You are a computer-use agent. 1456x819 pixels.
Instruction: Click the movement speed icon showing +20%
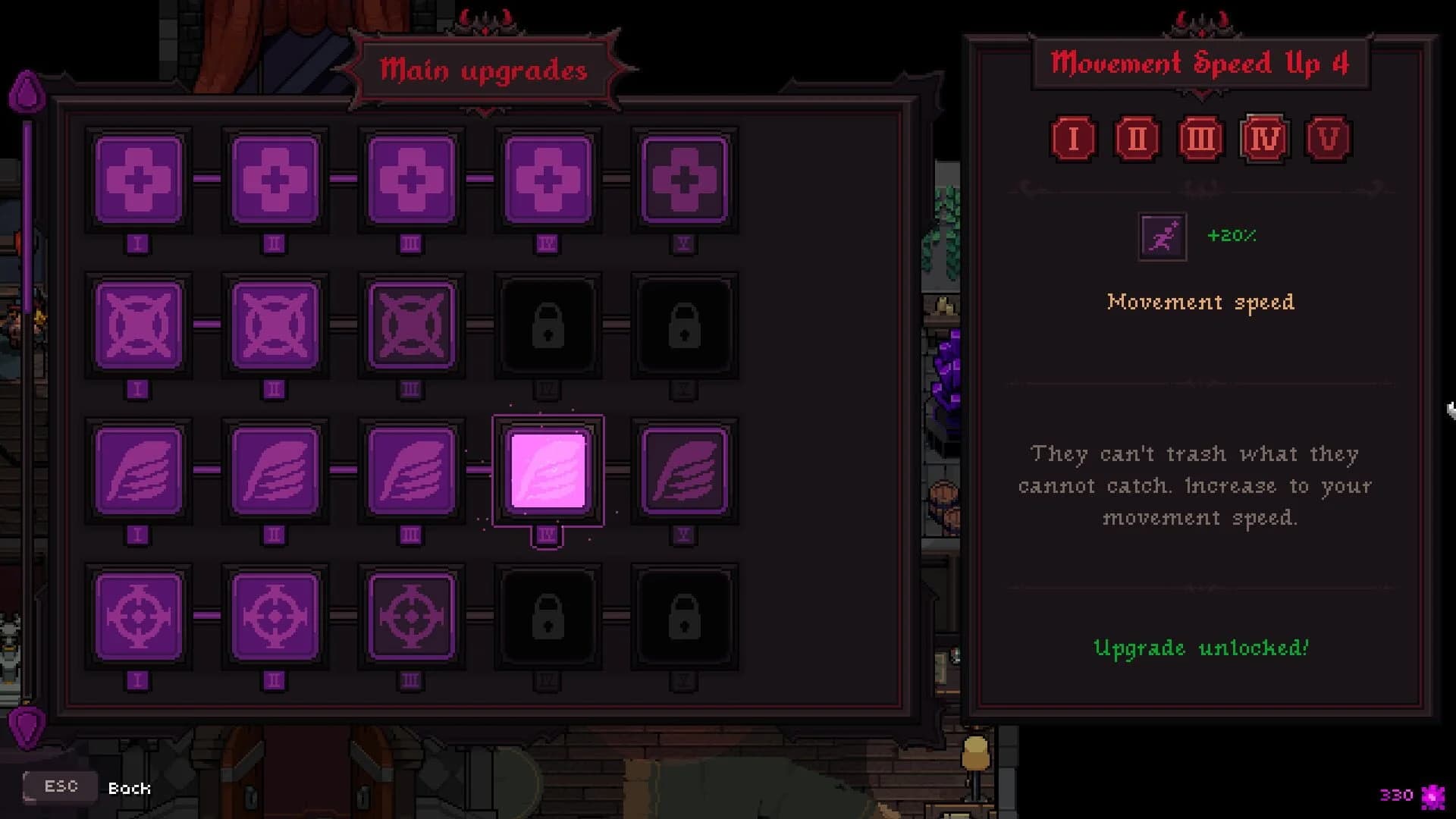pyautogui.click(x=1160, y=236)
